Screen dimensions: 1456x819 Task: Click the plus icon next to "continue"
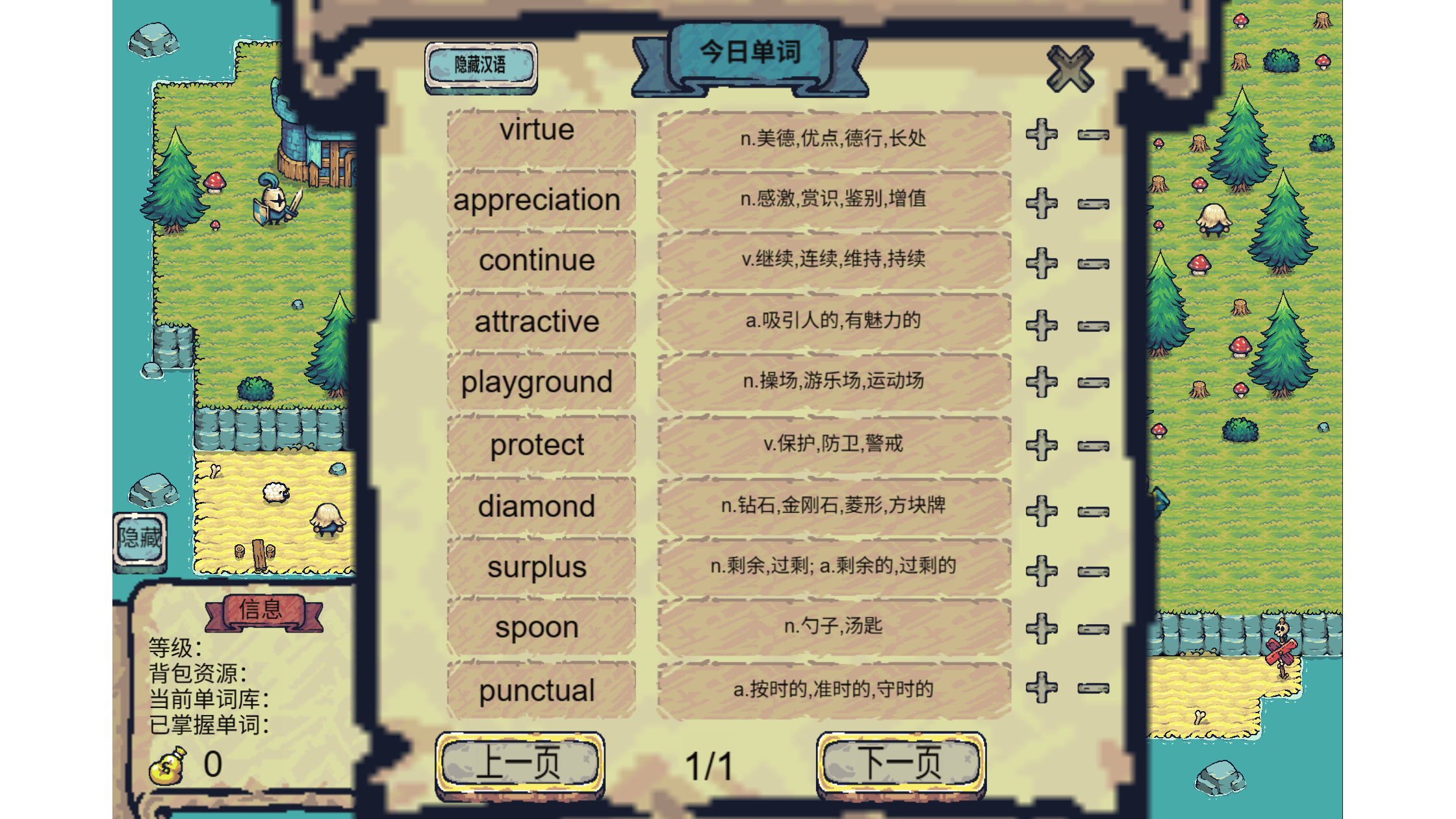[1041, 260]
